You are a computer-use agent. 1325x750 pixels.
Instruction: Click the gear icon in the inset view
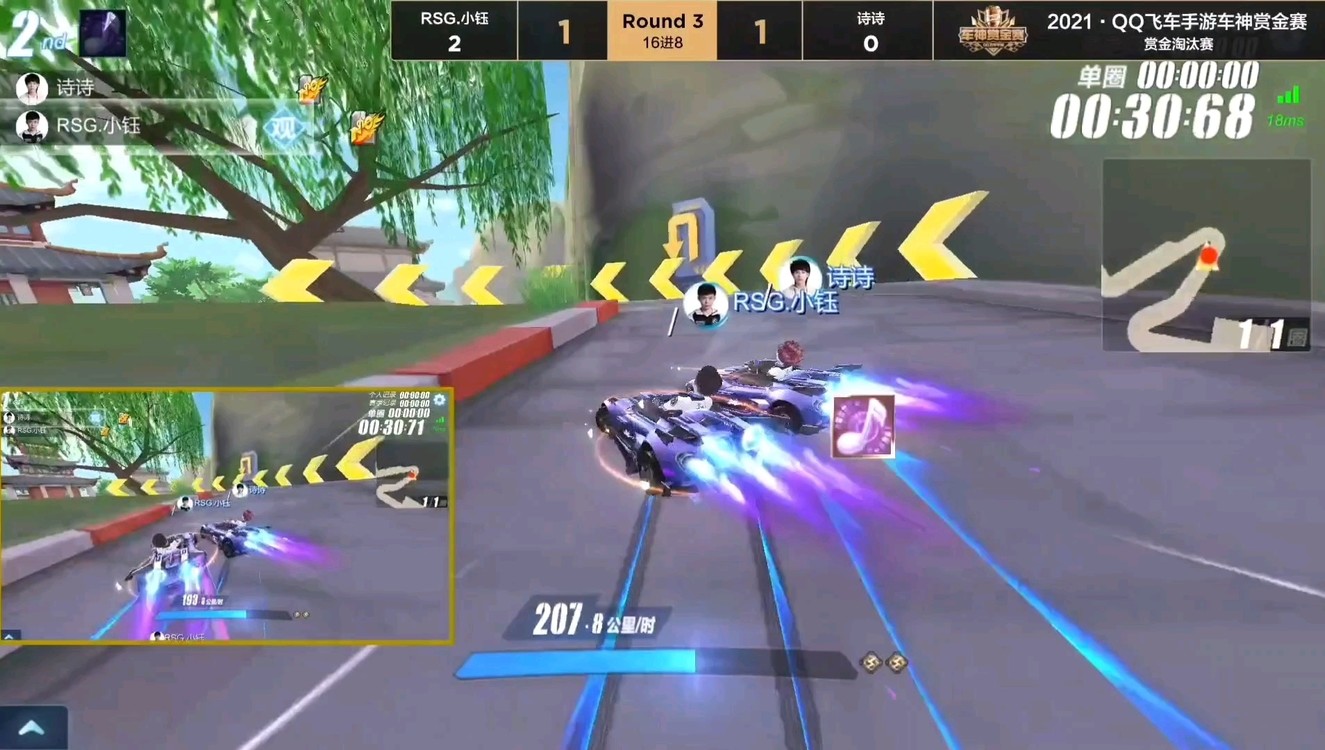(x=439, y=400)
